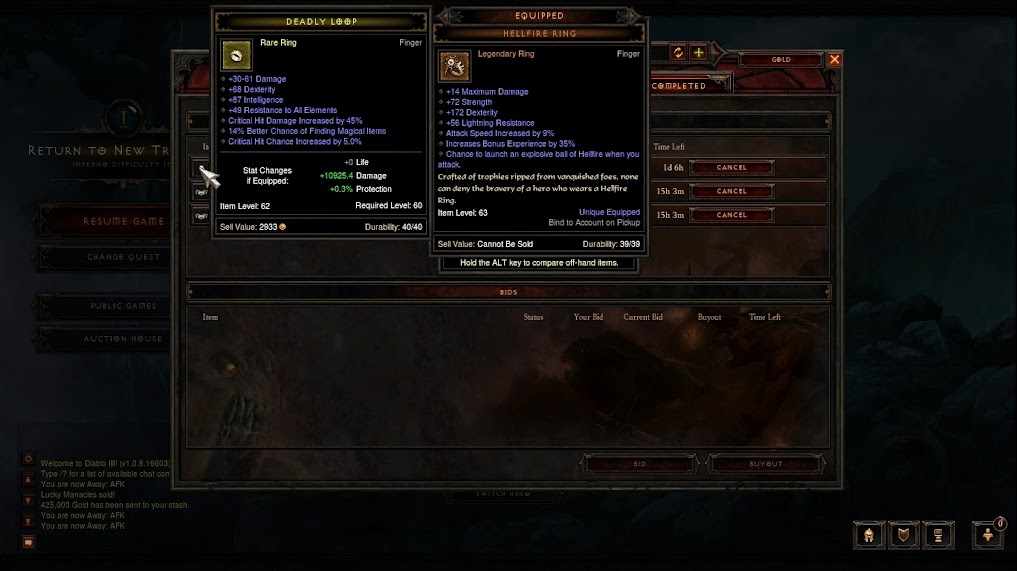
Task: Cancel the auction with 1d 6h left
Action: [731, 168]
